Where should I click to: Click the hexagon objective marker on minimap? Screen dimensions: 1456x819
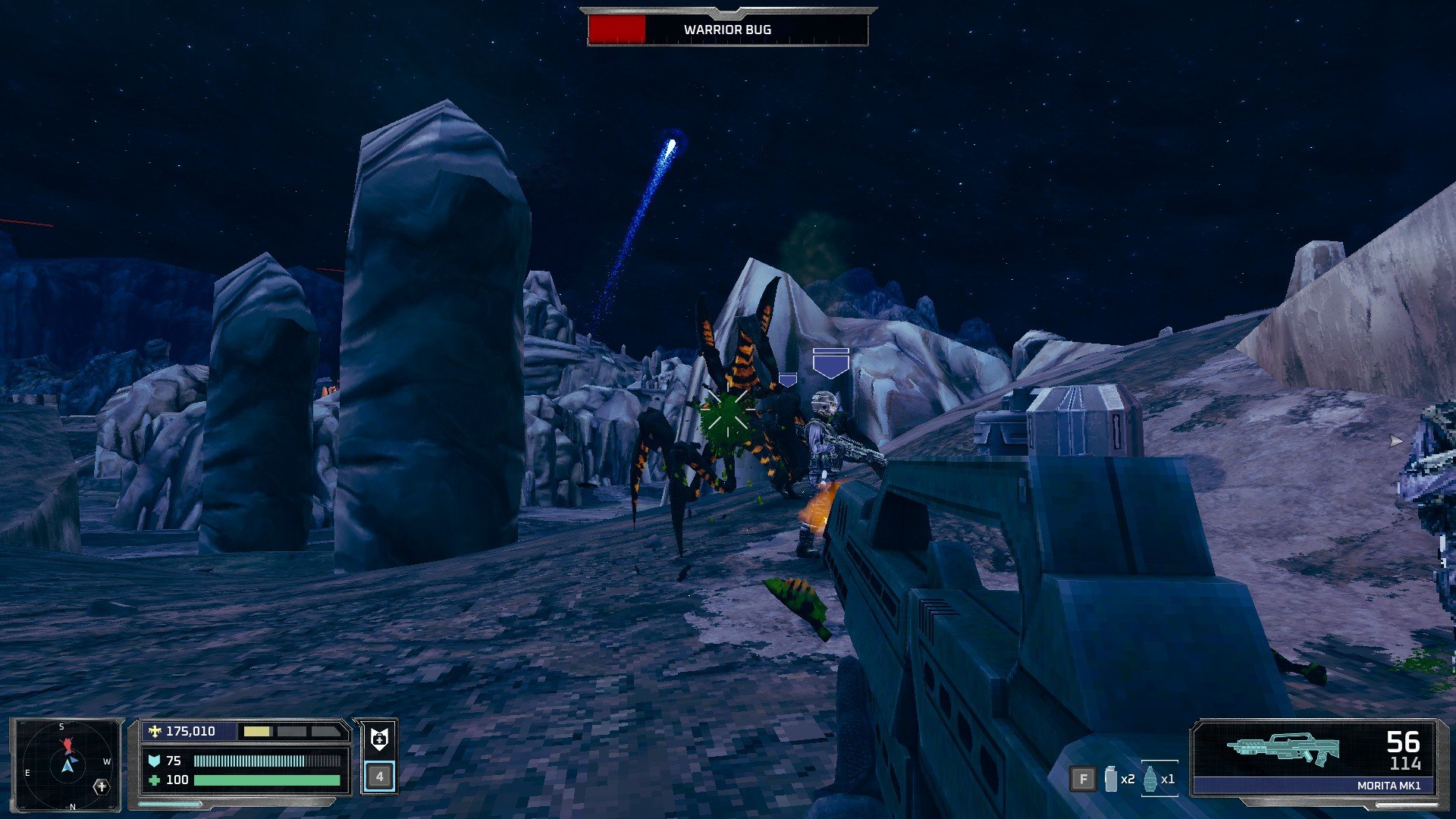pyautogui.click(x=102, y=786)
